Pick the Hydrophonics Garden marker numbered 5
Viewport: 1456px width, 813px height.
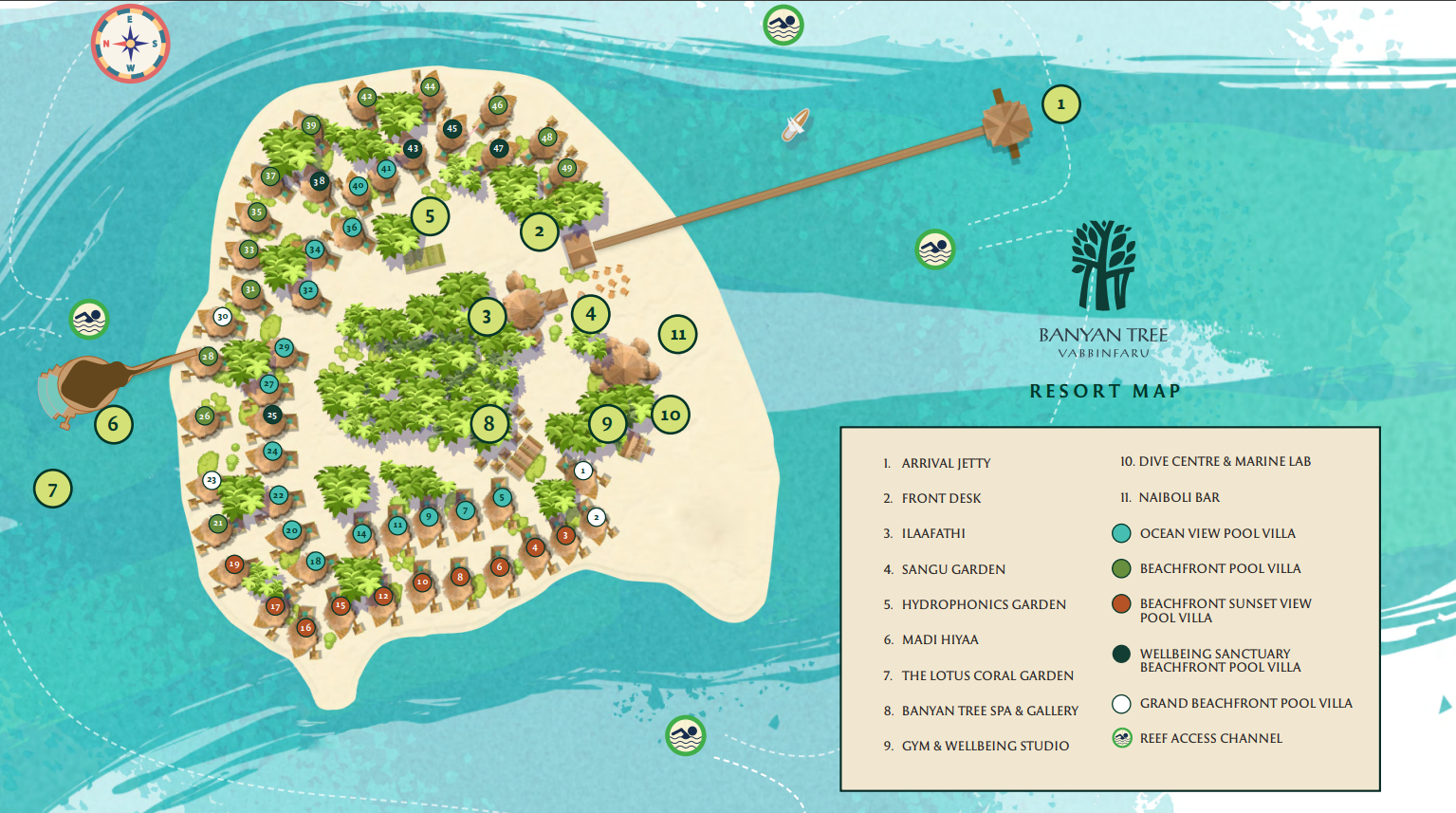tap(430, 216)
